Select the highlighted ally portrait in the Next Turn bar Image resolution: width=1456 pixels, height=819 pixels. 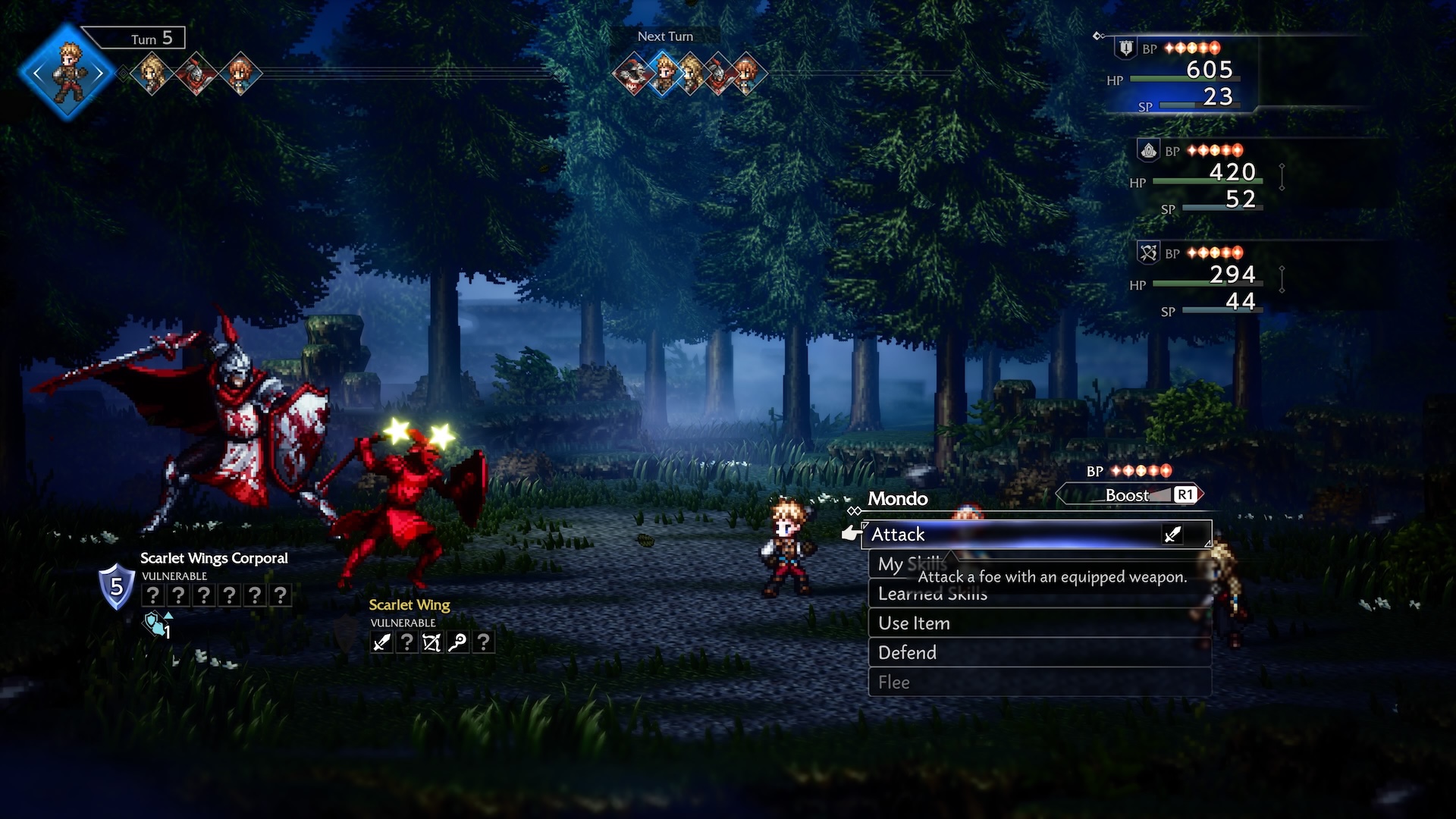tap(664, 74)
